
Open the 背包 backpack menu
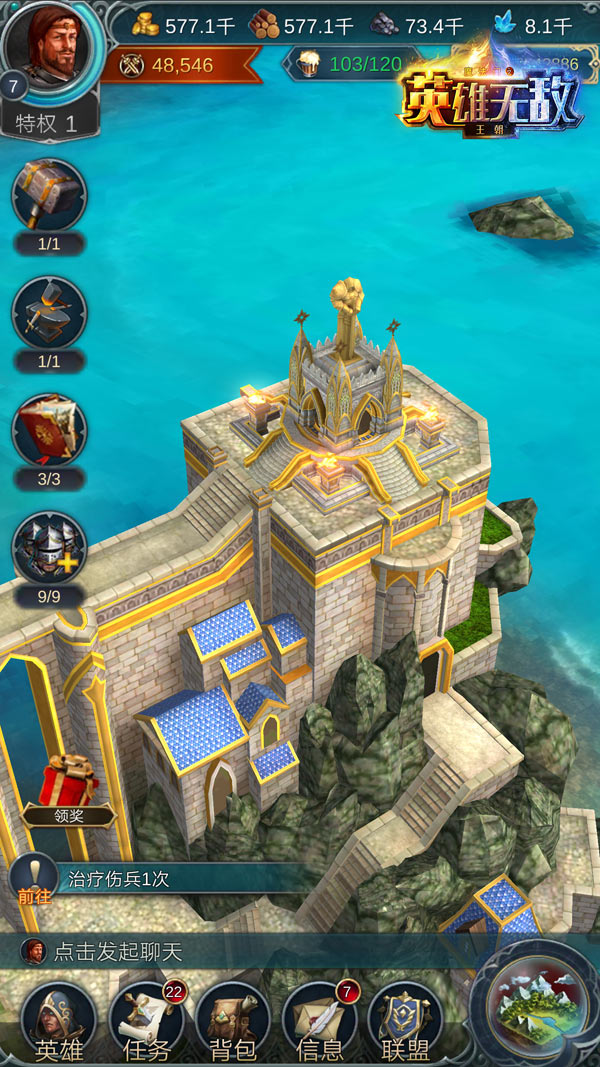coord(232,1022)
